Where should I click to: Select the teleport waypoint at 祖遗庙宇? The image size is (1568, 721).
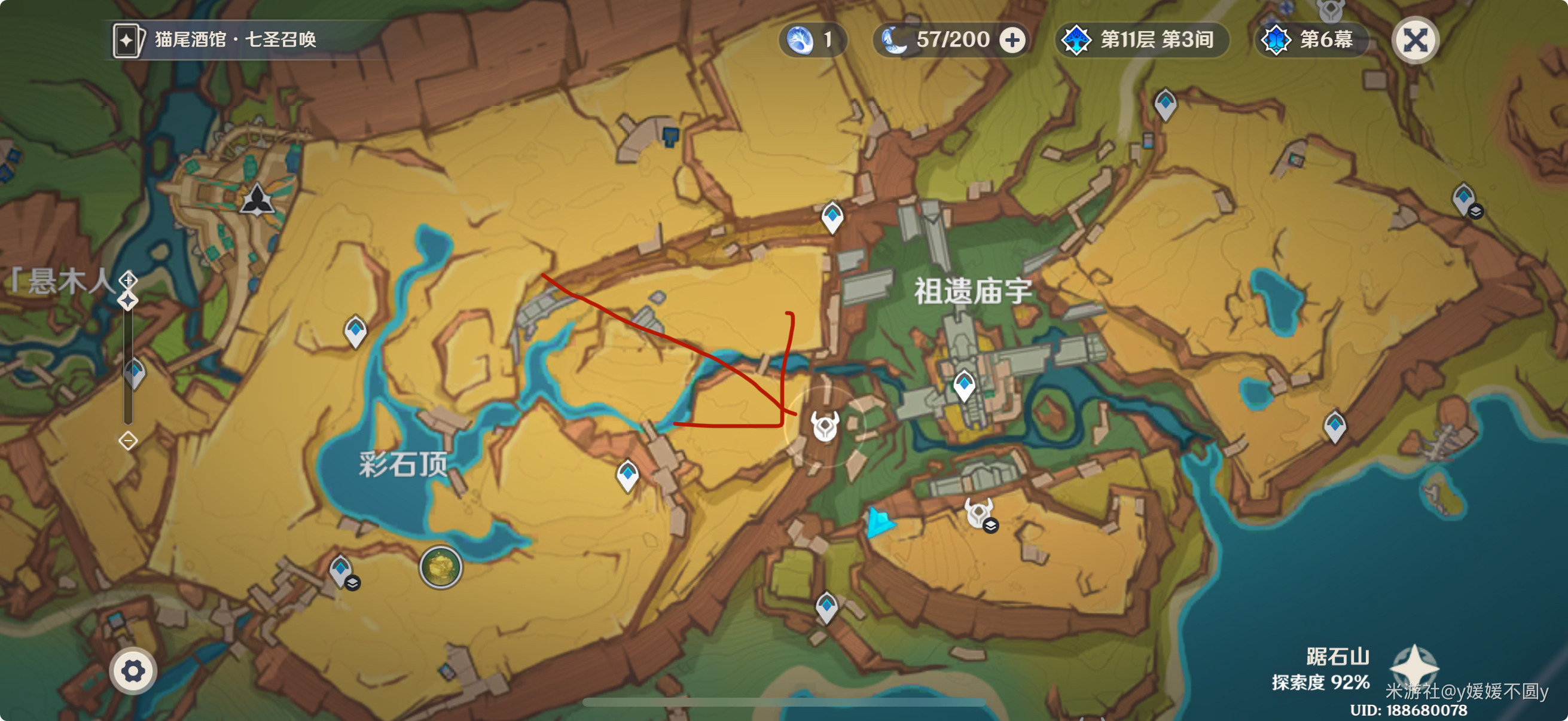963,385
